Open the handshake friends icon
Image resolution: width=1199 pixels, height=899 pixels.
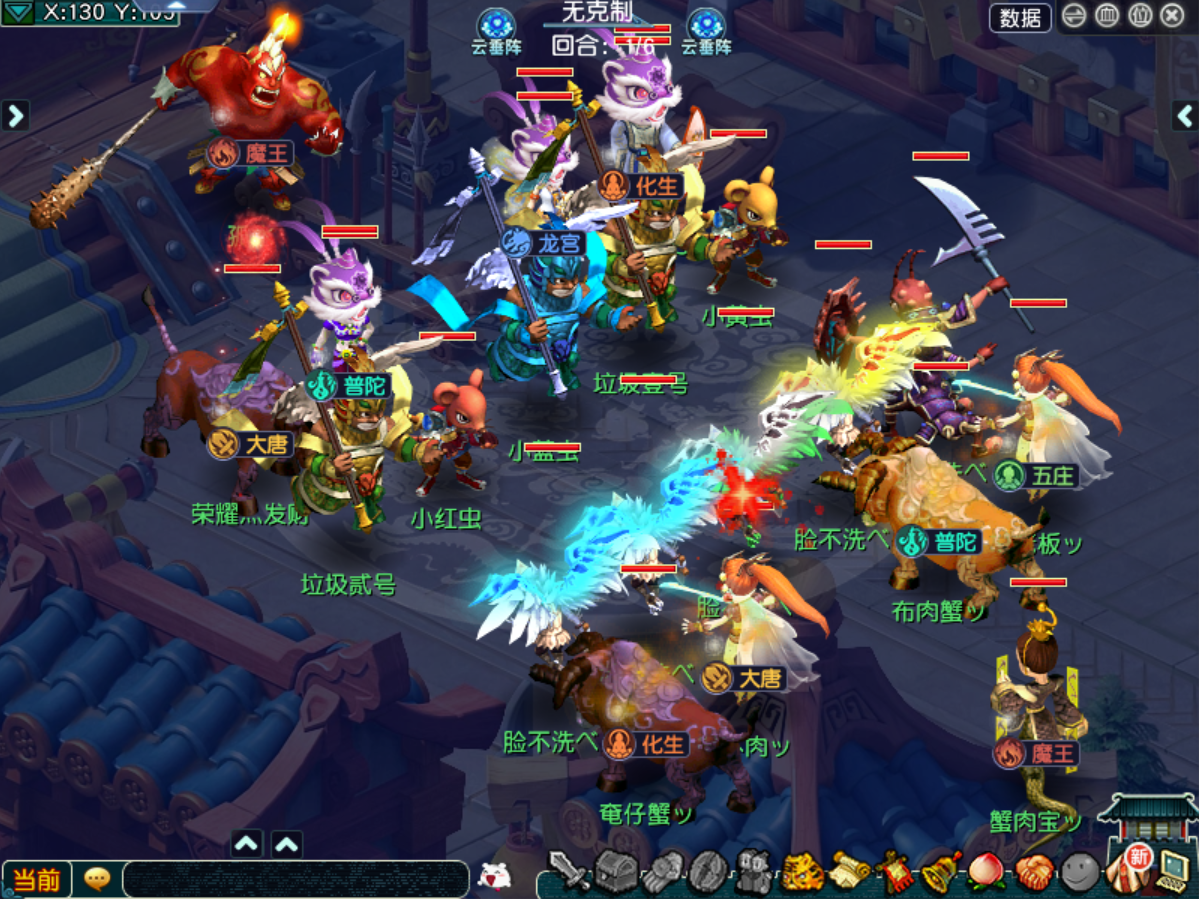point(1033,872)
